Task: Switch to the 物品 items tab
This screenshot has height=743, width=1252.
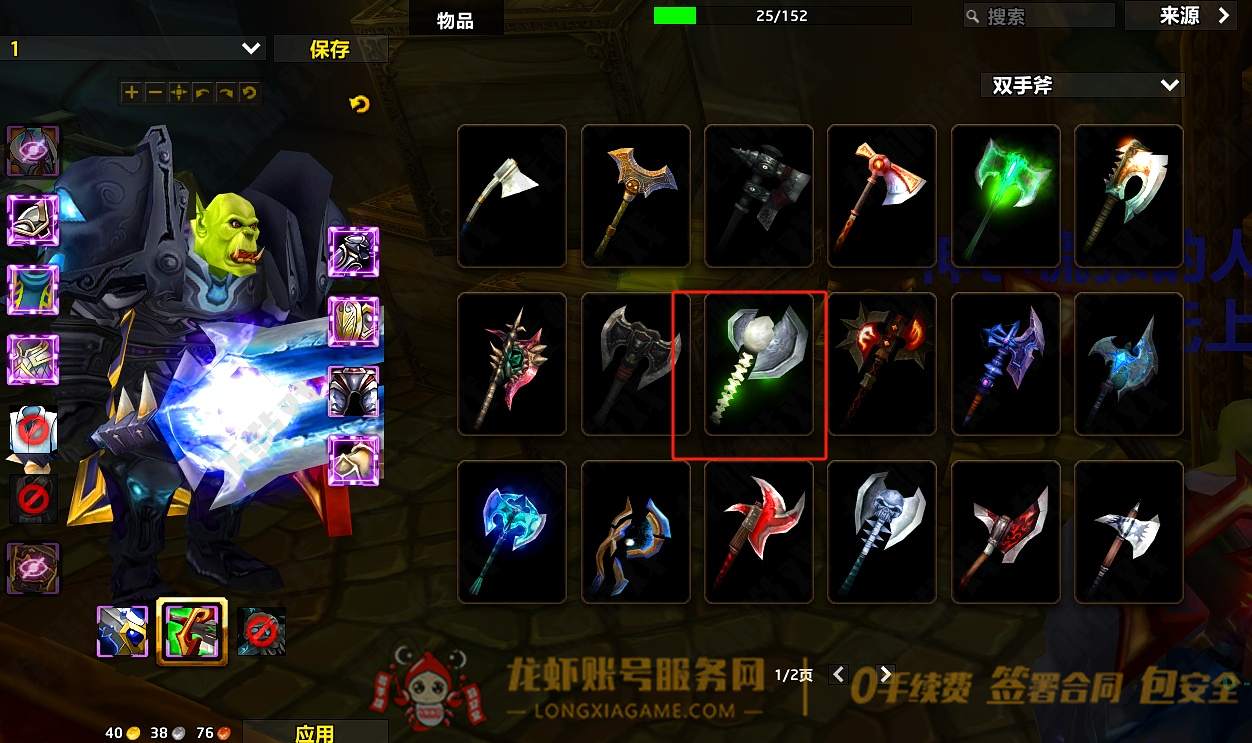Action: [x=455, y=20]
